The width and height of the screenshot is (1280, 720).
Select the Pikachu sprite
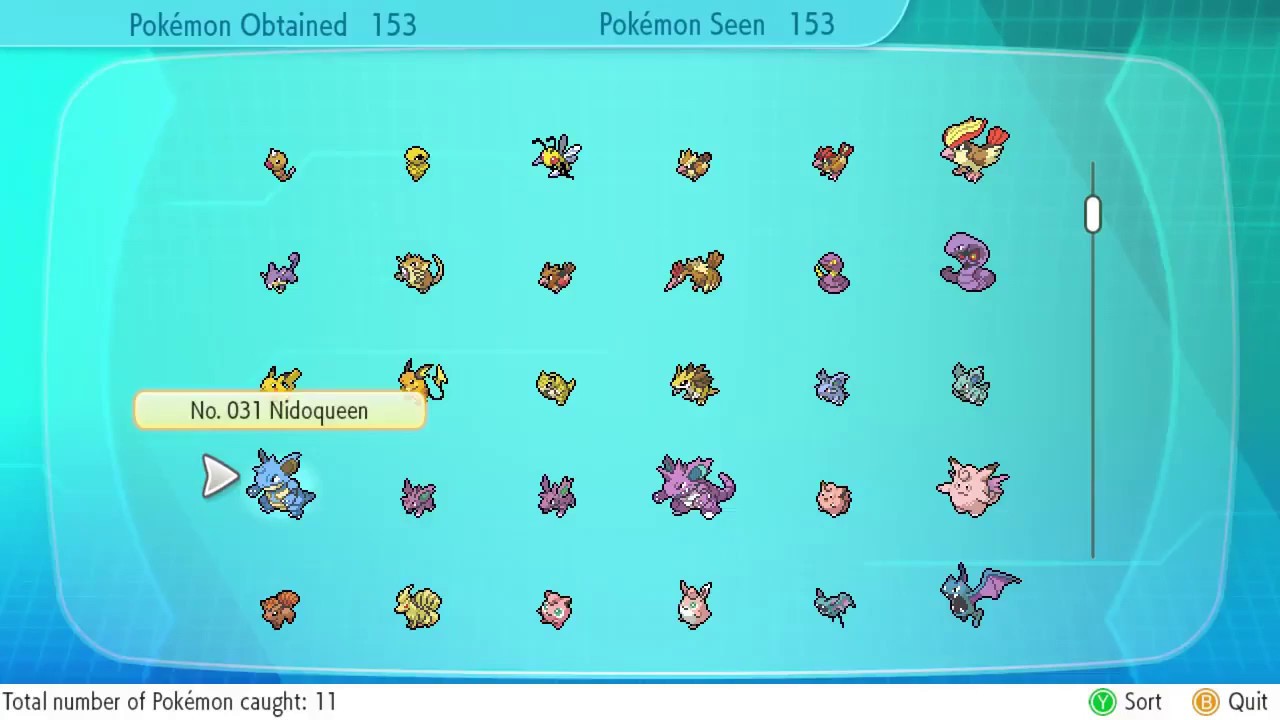(280, 378)
